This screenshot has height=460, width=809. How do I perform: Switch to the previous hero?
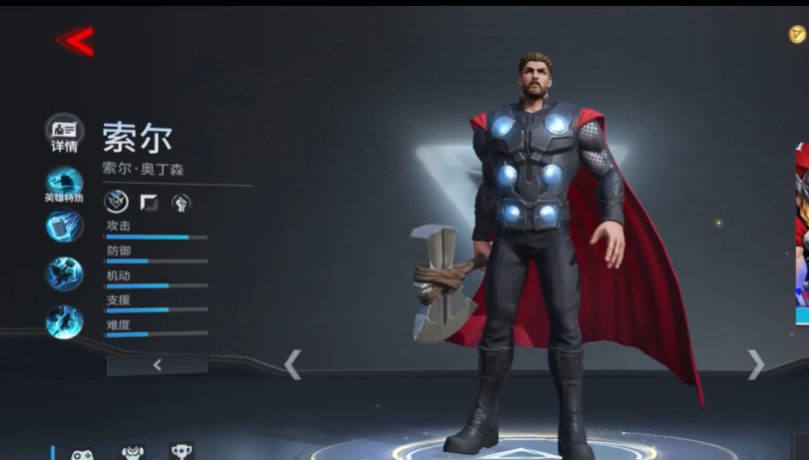(292, 364)
